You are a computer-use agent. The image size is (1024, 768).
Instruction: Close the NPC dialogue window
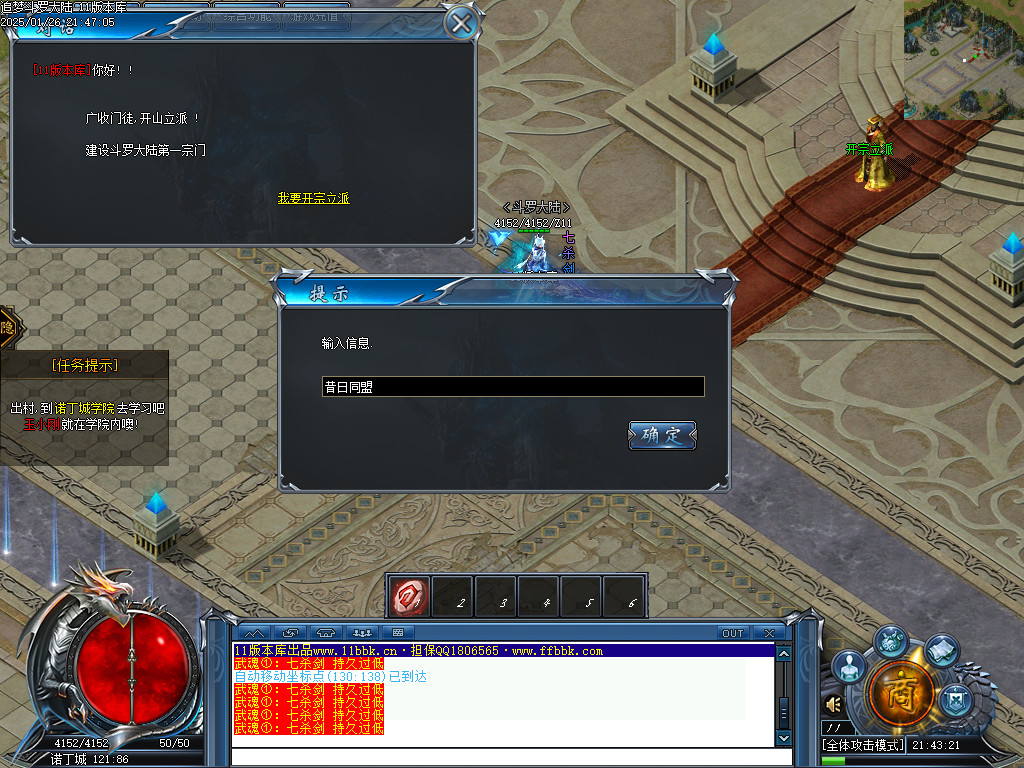460,23
